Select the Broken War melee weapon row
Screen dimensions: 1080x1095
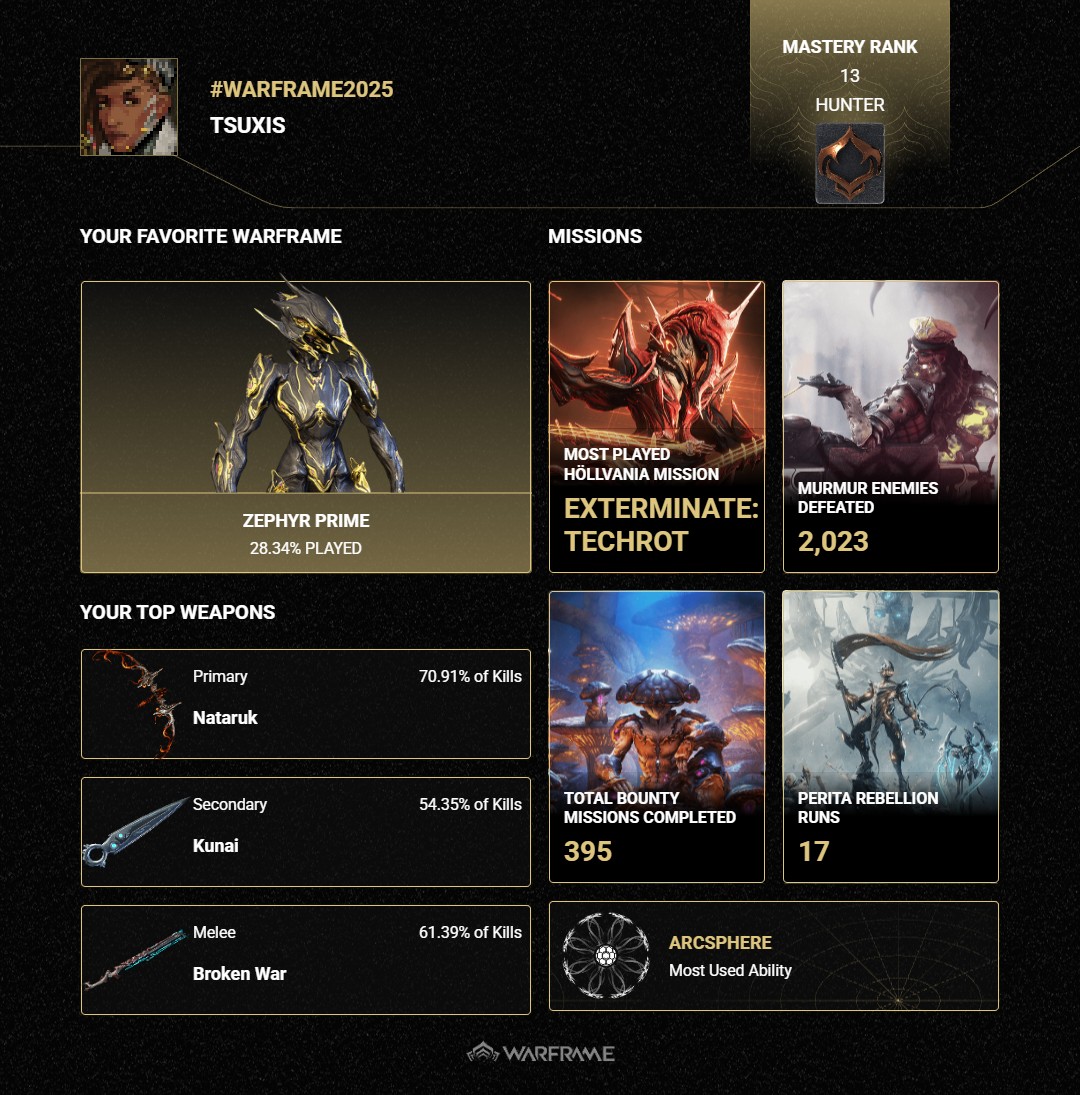pos(305,960)
